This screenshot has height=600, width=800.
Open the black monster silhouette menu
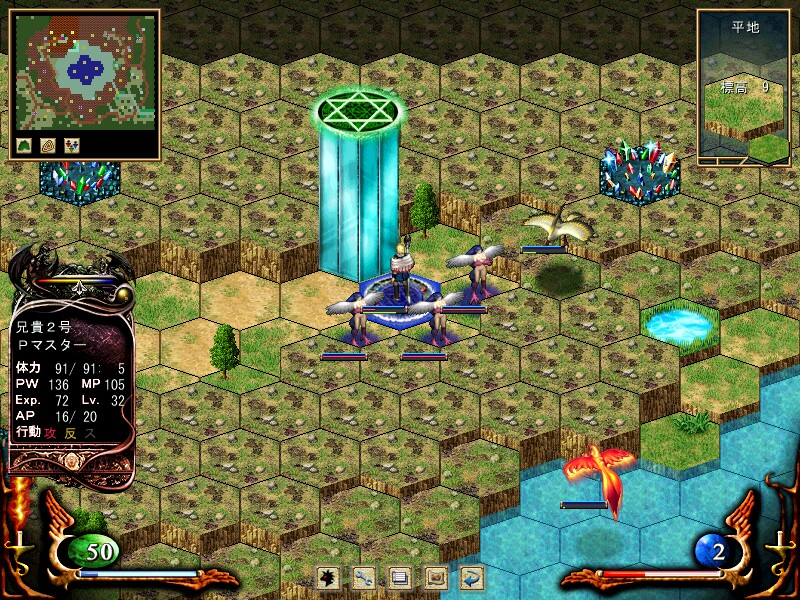click(x=327, y=576)
